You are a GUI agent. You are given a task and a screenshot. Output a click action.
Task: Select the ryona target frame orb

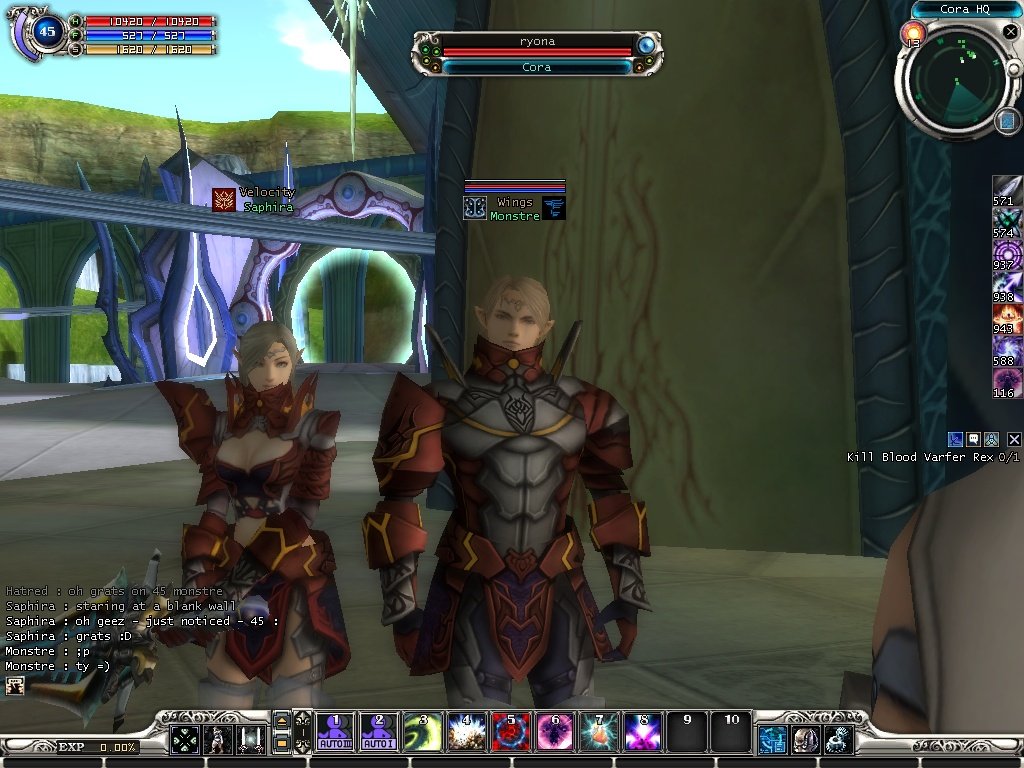pyautogui.click(x=646, y=45)
